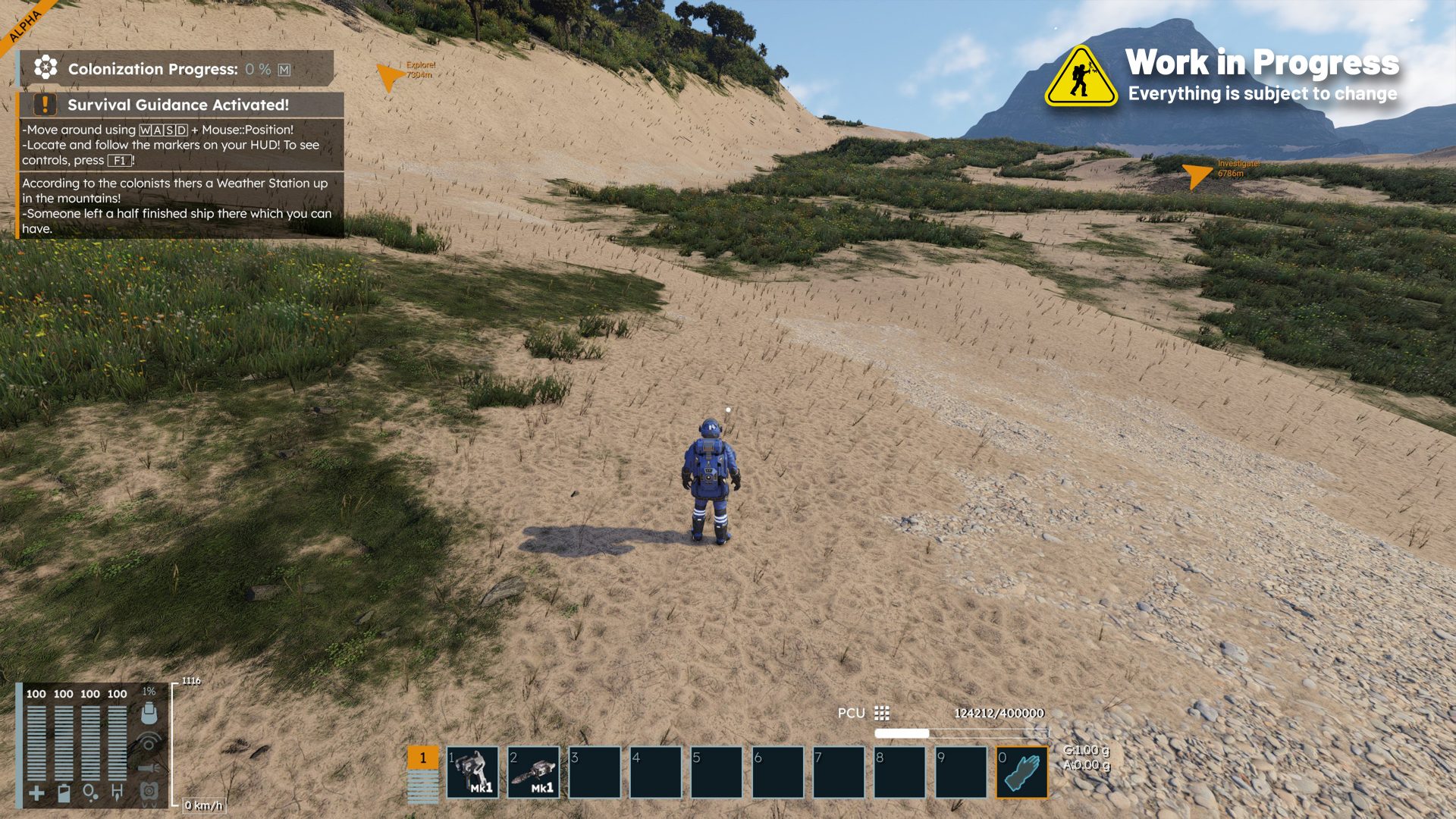1456x819 pixels.
Task: Toggle the jetpack icon
Action: [149, 791]
